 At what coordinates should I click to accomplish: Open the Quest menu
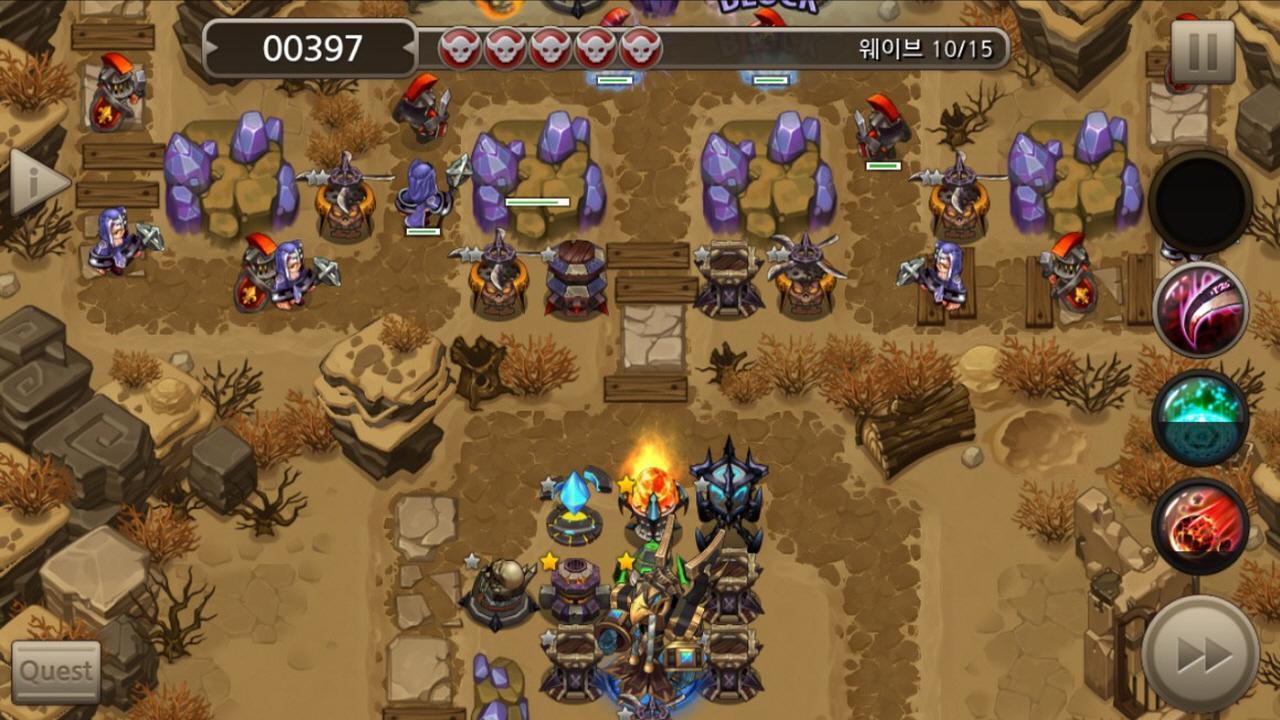coord(57,672)
